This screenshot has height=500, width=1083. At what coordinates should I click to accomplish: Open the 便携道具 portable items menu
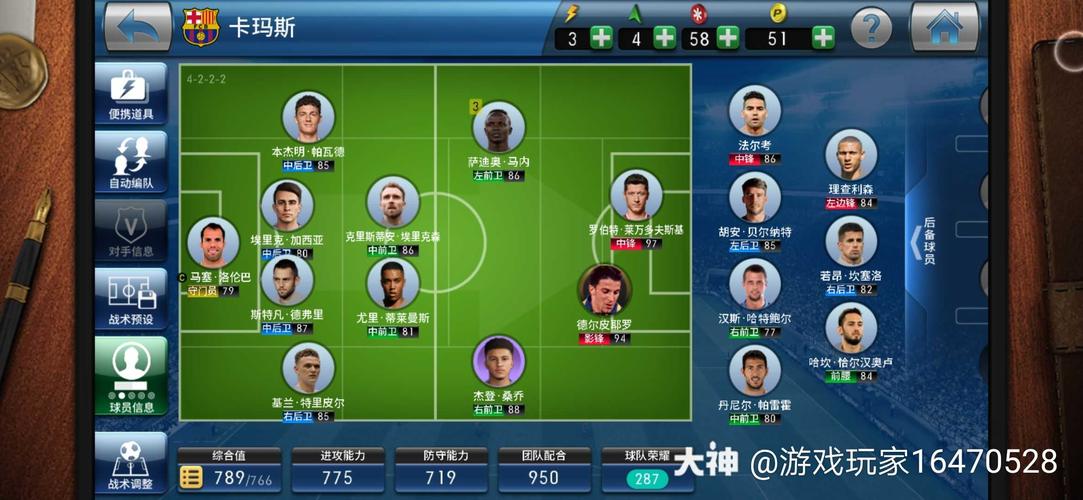tap(131, 93)
